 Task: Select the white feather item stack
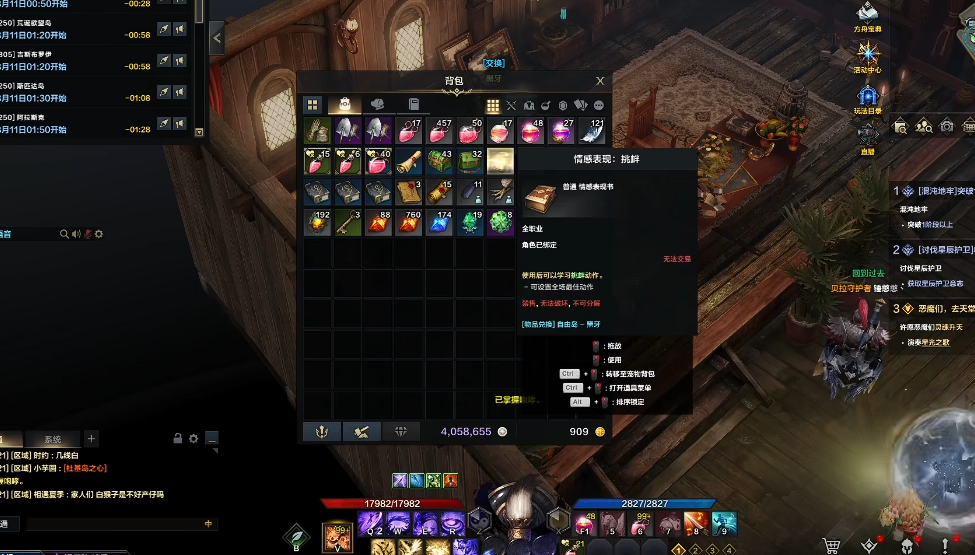592,131
